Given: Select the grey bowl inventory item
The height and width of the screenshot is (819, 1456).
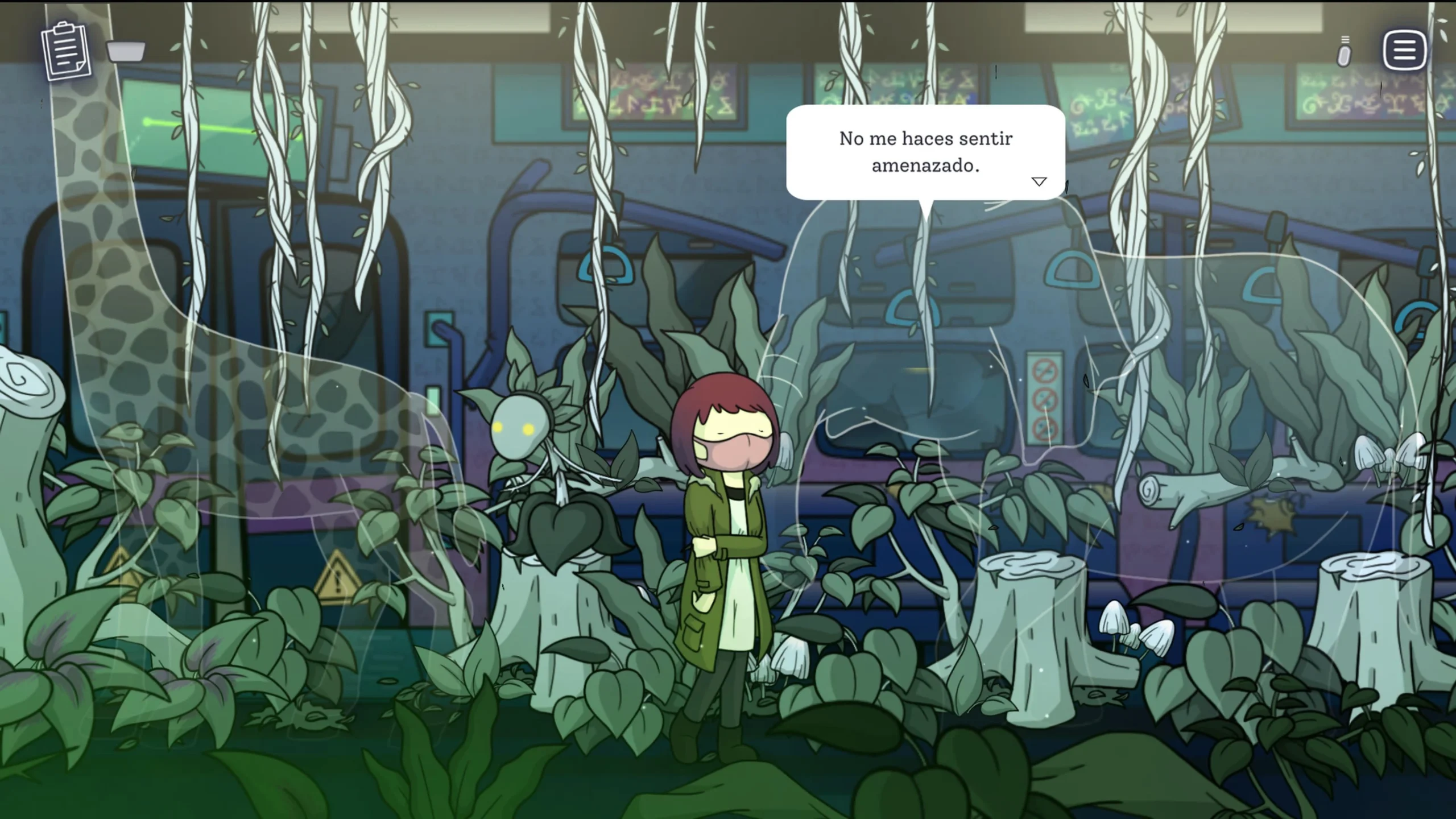Looking at the screenshot, I should [126, 52].
